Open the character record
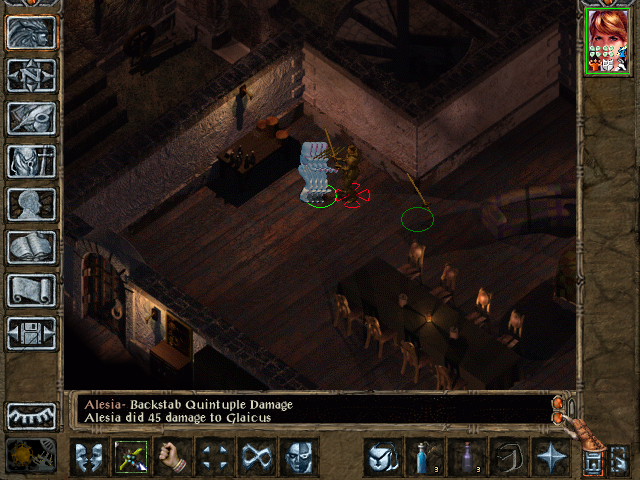The image size is (640, 480). click(x=31, y=204)
